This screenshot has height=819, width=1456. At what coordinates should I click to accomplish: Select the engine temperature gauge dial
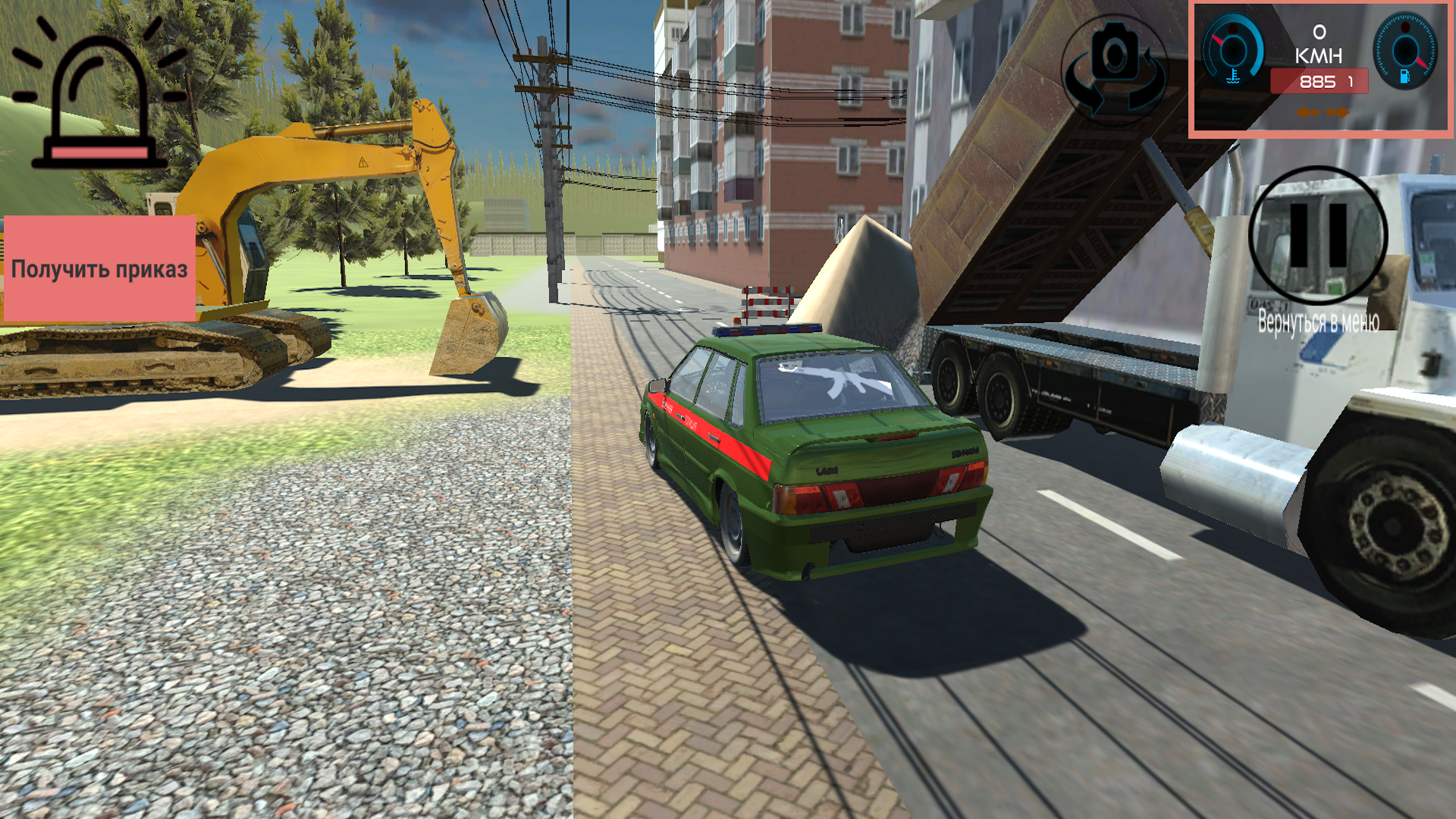1233,49
